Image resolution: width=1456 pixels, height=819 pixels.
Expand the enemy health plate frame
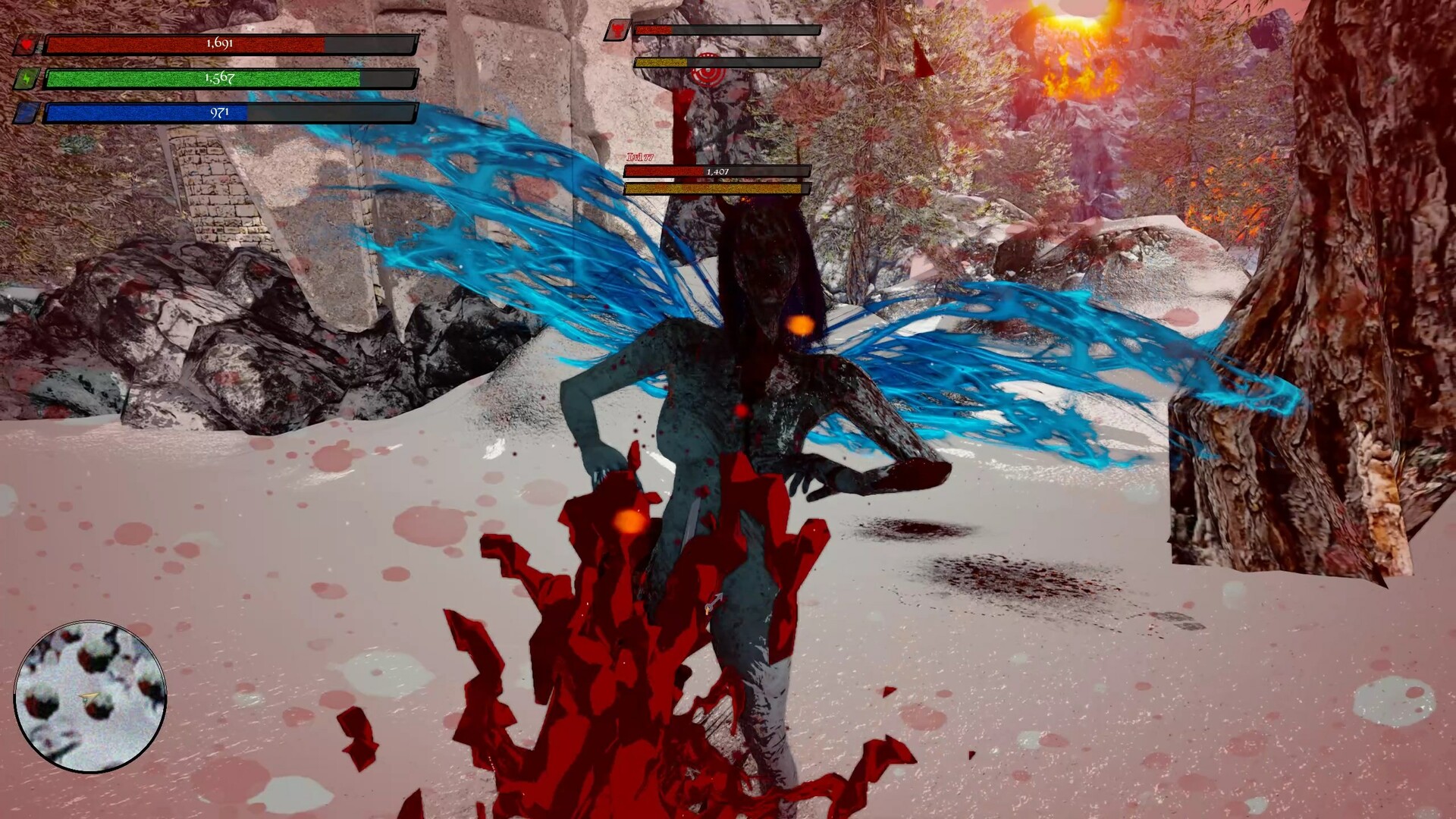point(717,178)
